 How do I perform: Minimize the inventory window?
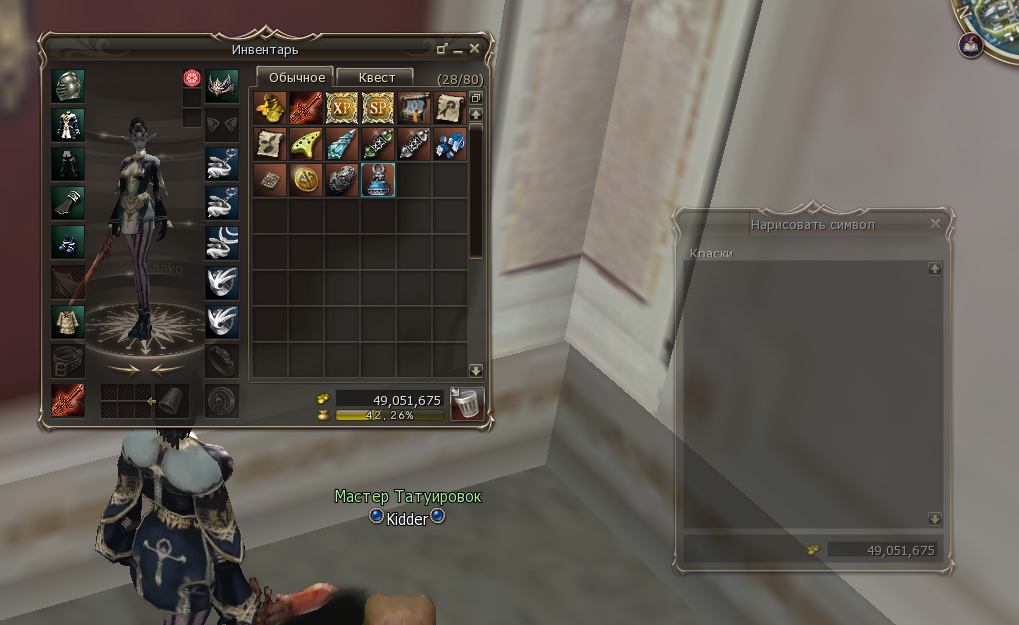pos(459,49)
